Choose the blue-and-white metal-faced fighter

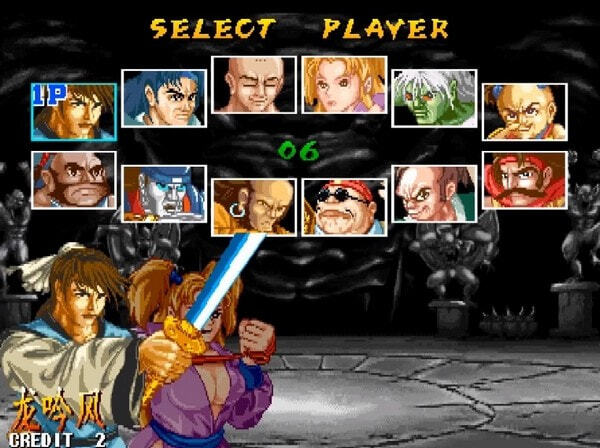click(163, 193)
